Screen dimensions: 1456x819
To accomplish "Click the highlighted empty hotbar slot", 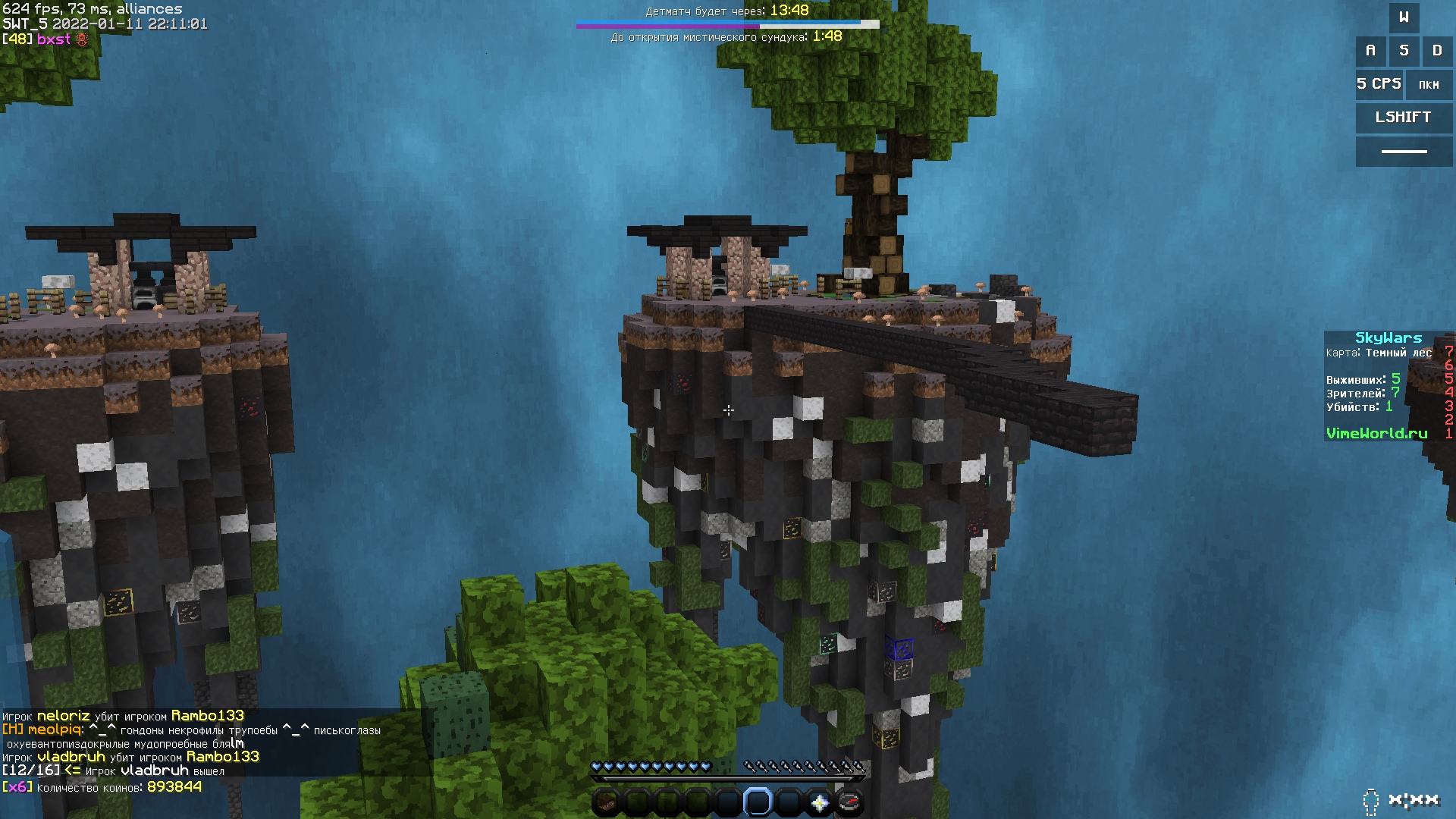I will click(x=758, y=802).
